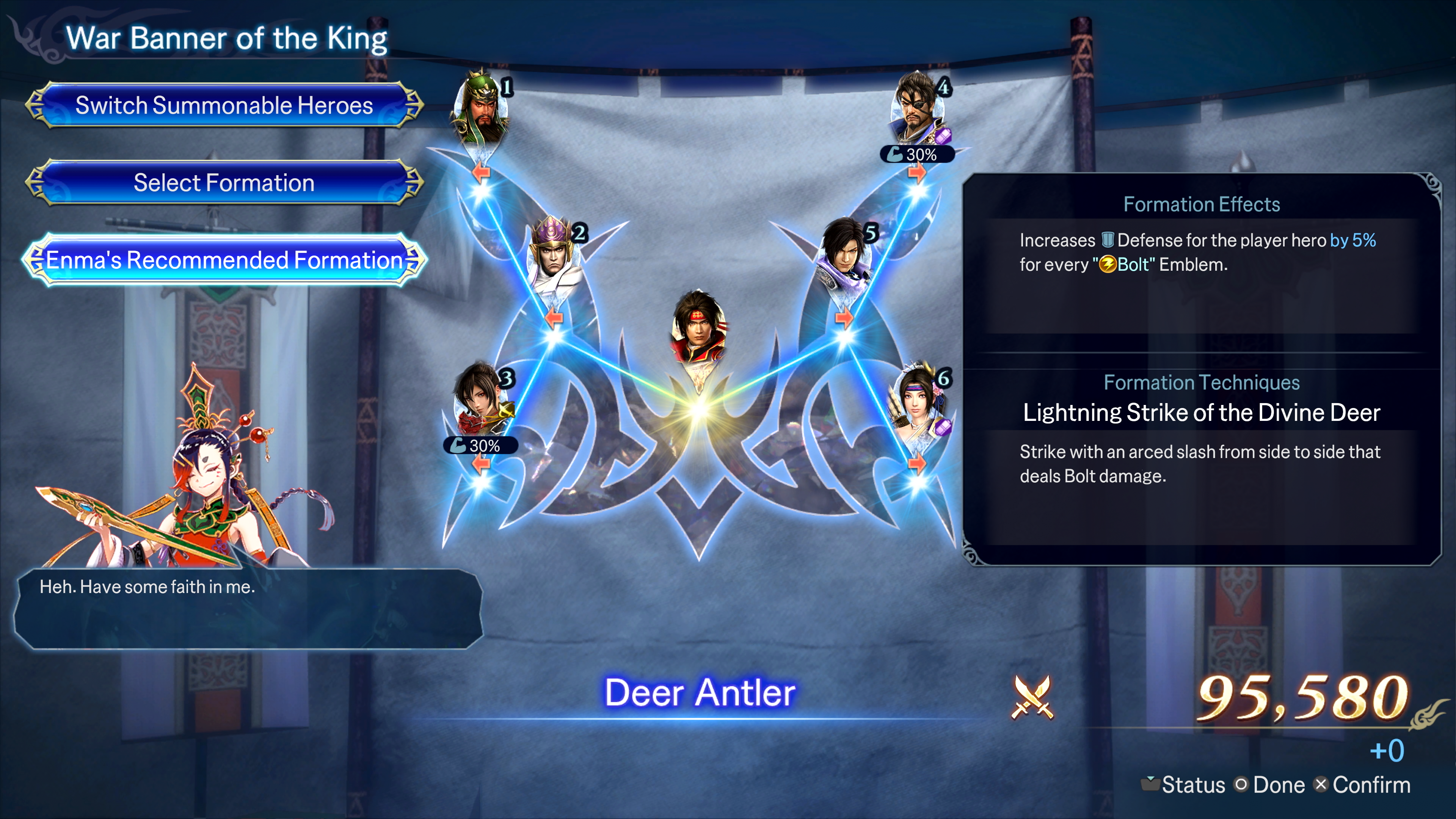1456x819 pixels.
Task: Apply Enma's Recommended Formation
Action: click(224, 260)
